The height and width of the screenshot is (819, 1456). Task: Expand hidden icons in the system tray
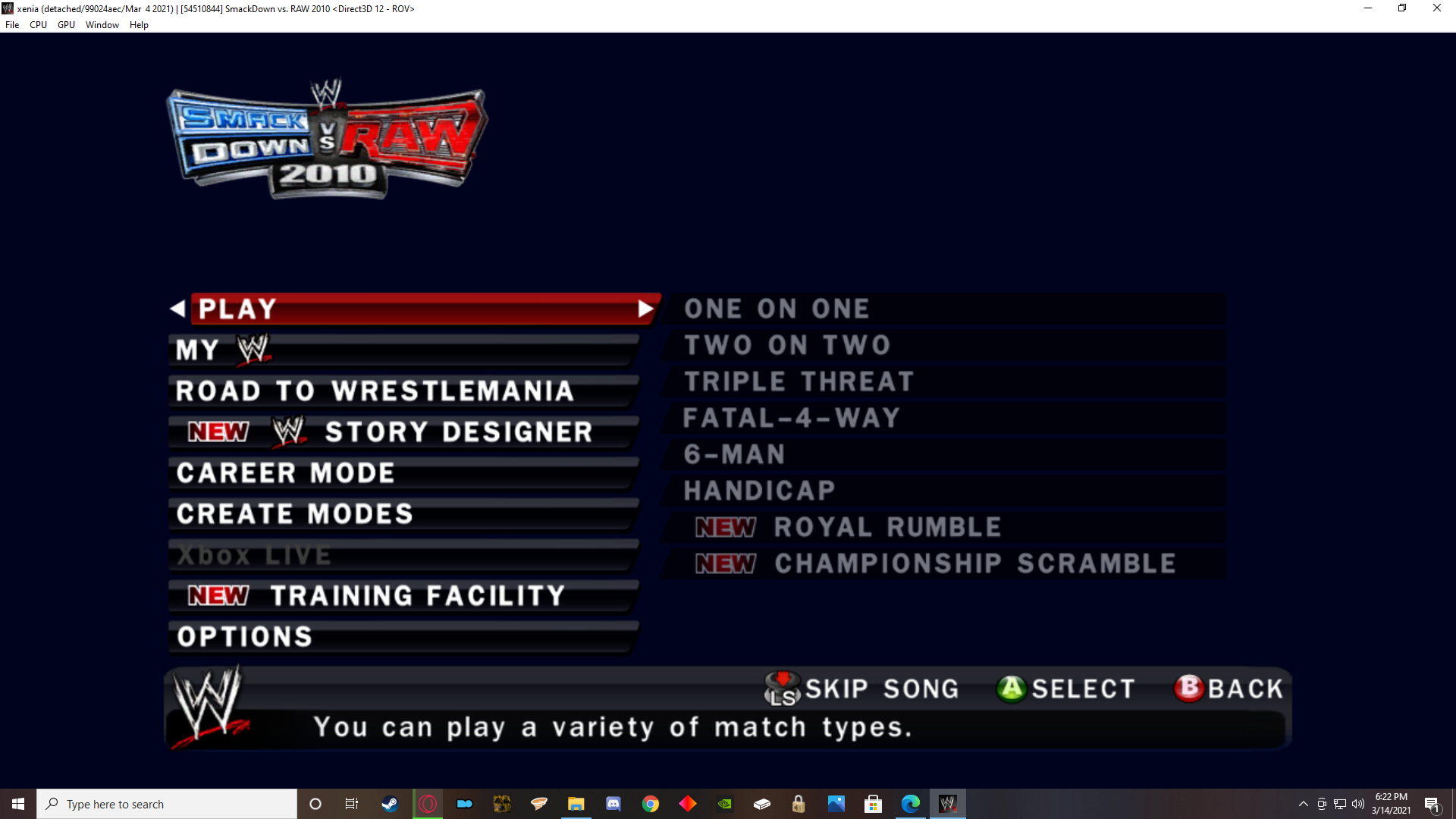click(x=1302, y=804)
